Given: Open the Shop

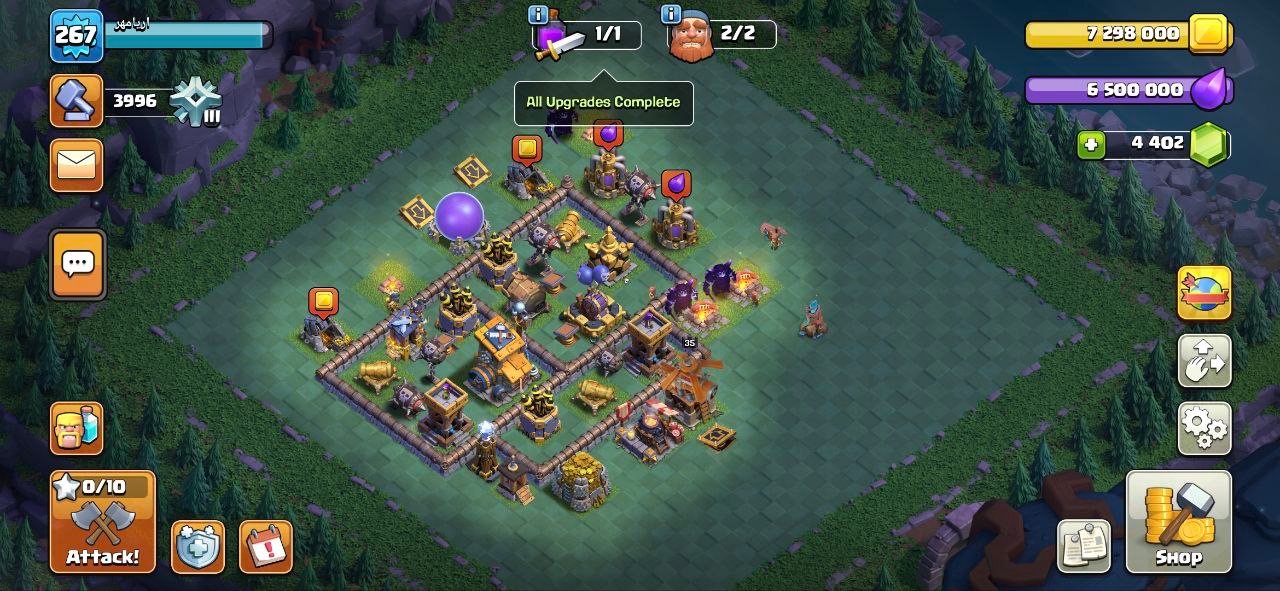Looking at the screenshot, I should coord(1178,521).
